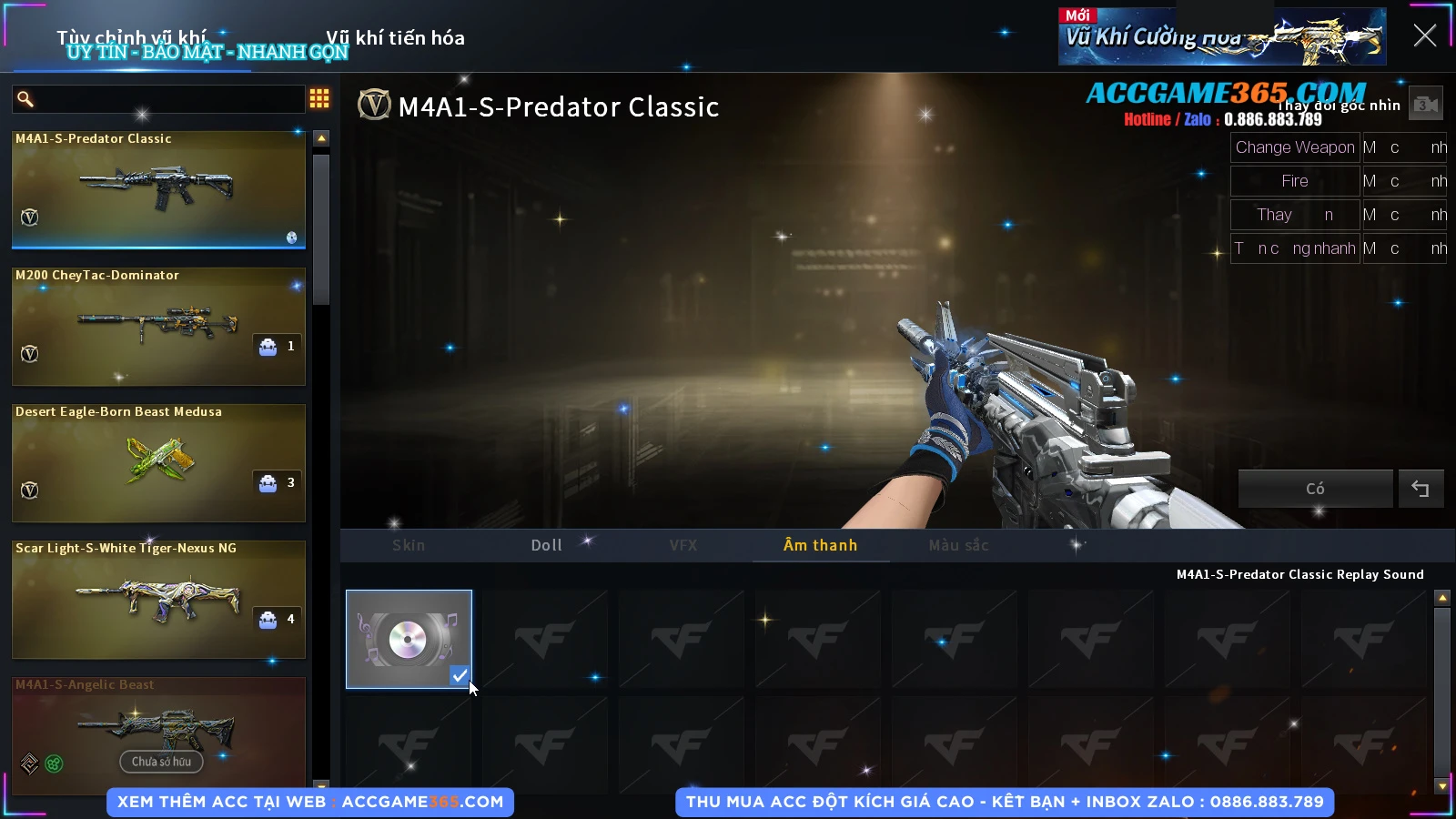1456x819 pixels.
Task: Click the return arrow button
Action: coord(1421,489)
